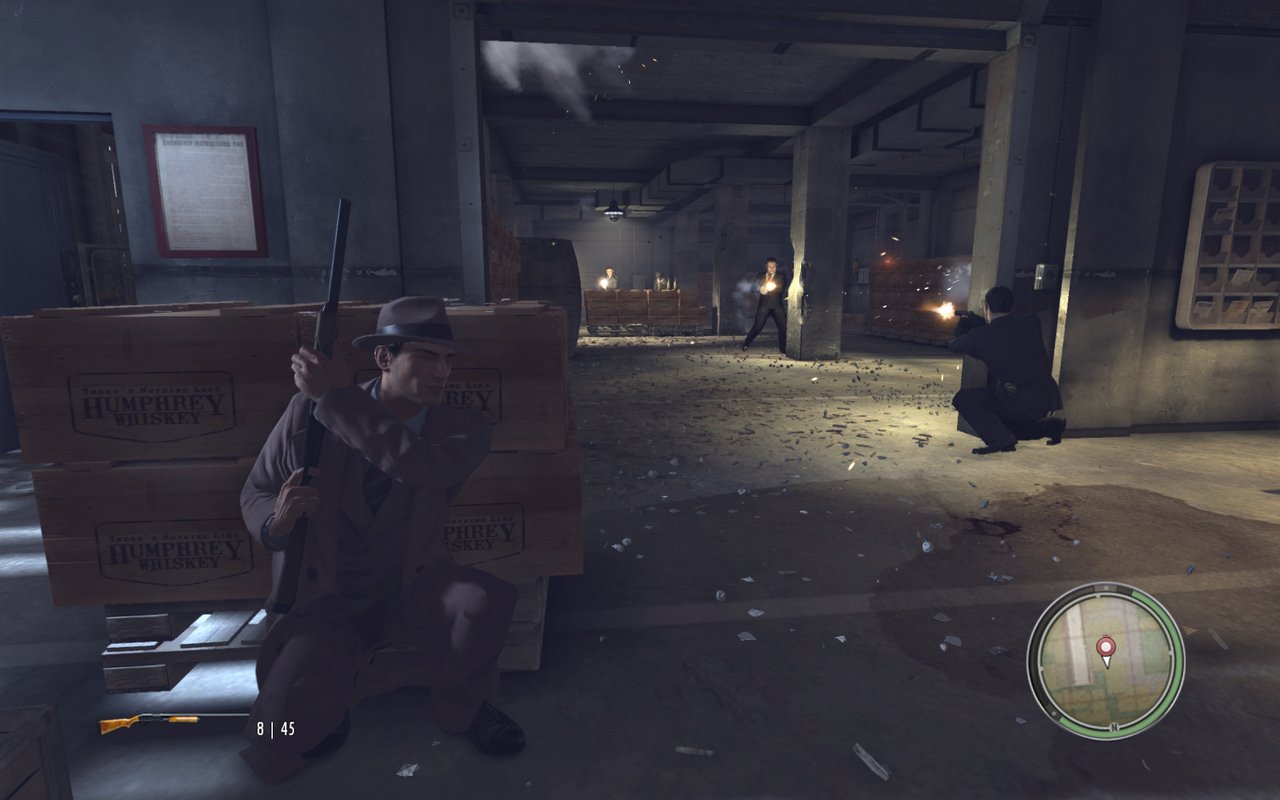
Task: Select the red objective marker on minimap
Action: click(1105, 649)
